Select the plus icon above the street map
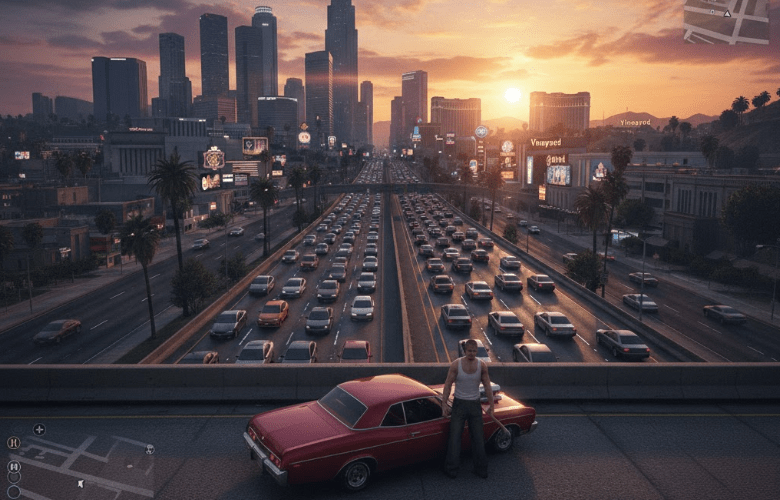Viewport: 780px width, 500px height. point(39,430)
